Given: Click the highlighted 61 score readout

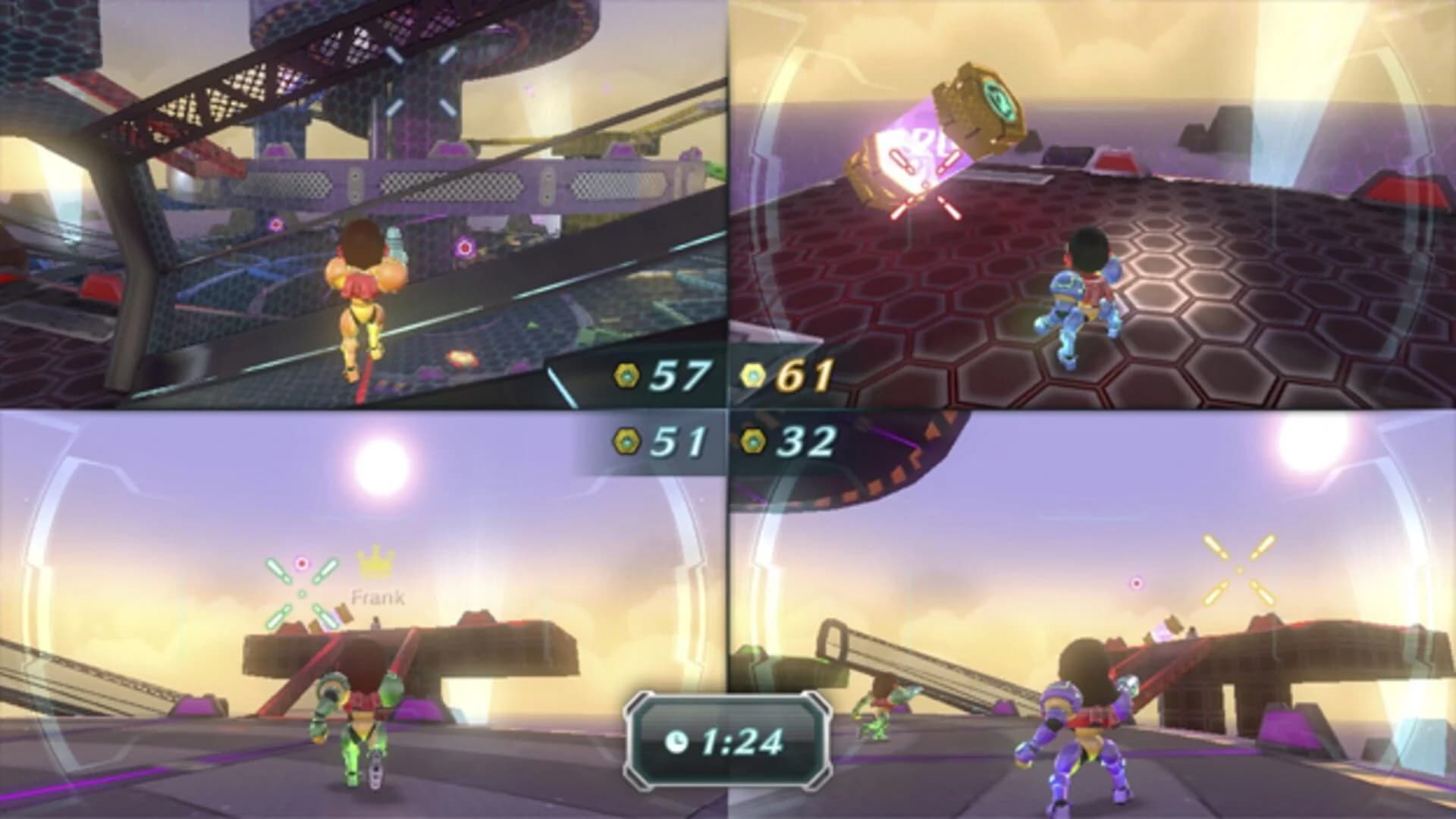Looking at the screenshot, I should click(805, 372).
